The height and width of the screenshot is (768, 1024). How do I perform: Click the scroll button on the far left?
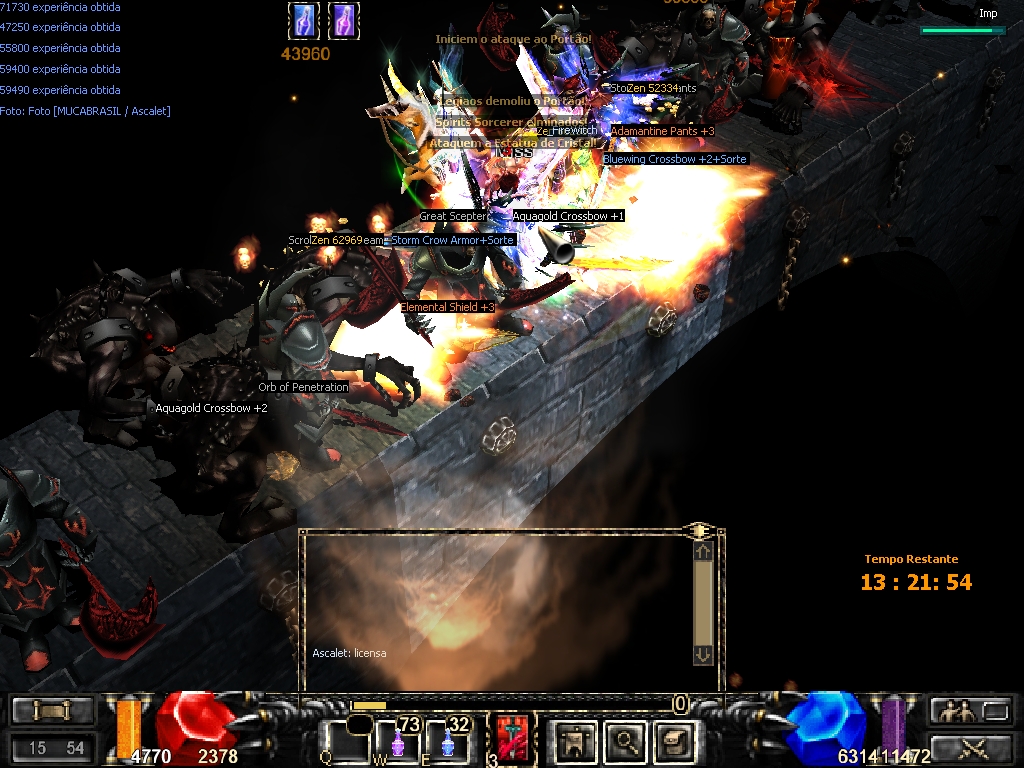point(53,711)
